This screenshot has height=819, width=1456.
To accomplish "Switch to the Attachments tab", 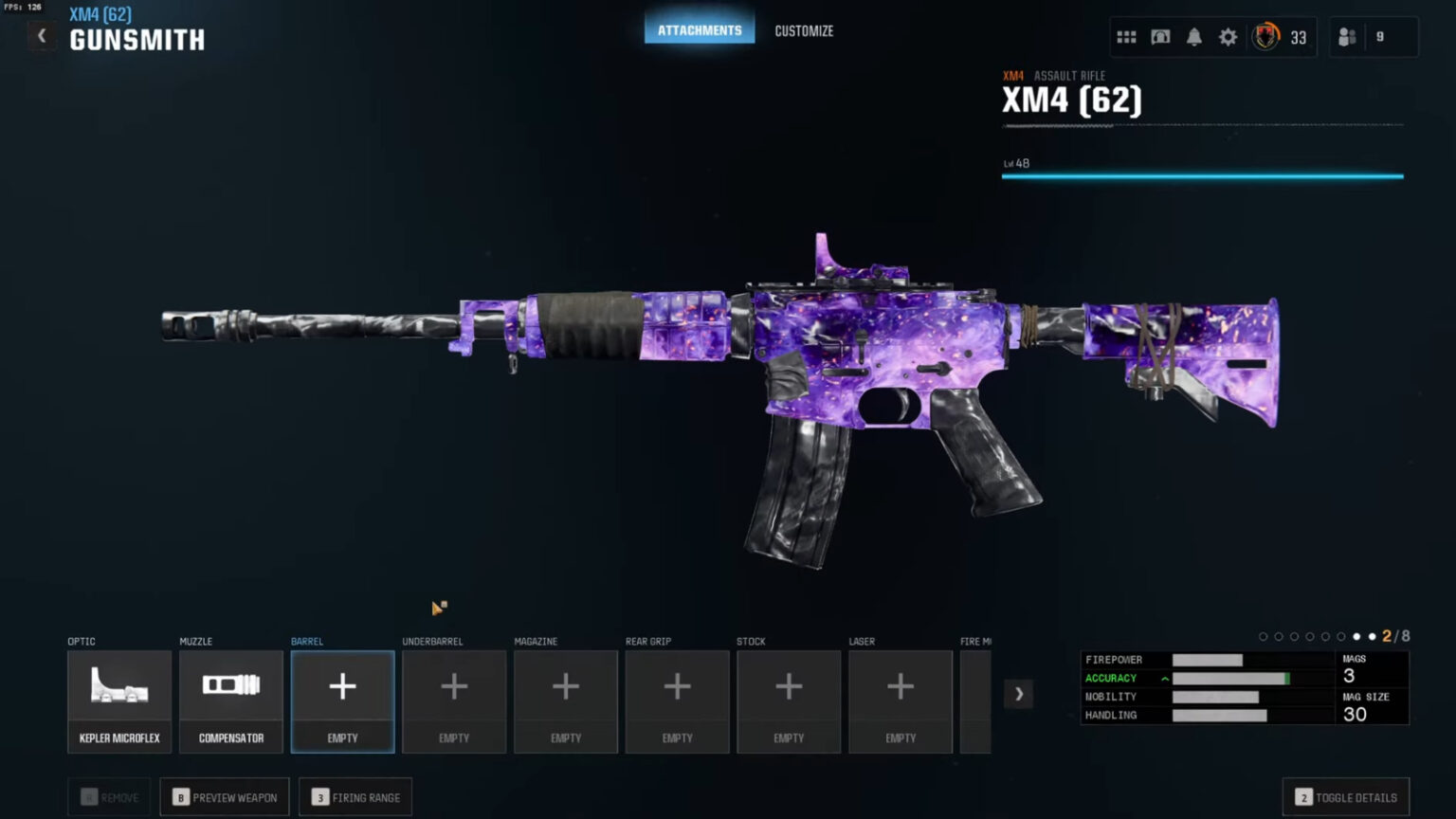I will pyautogui.click(x=700, y=28).
